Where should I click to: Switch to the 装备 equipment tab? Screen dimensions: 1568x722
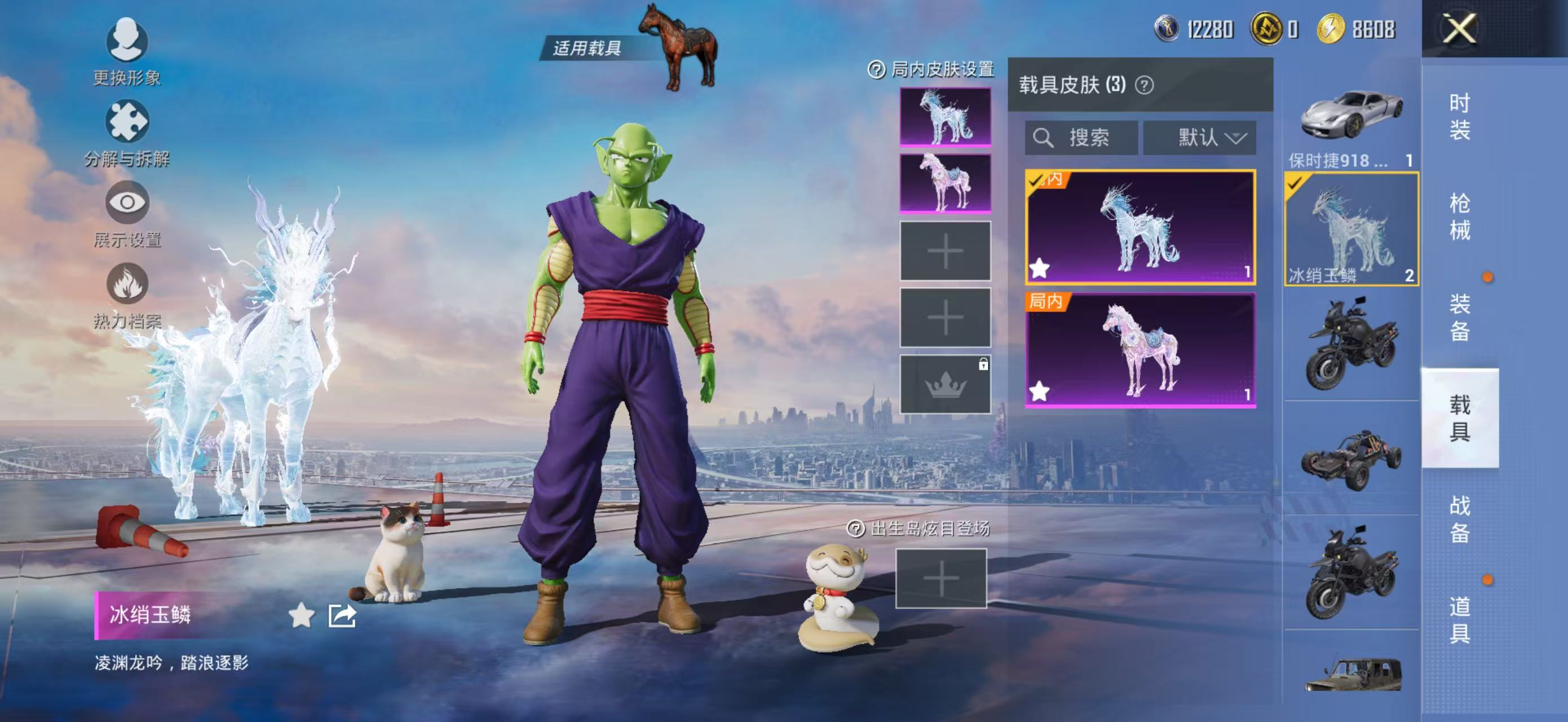pos(1459,317)
